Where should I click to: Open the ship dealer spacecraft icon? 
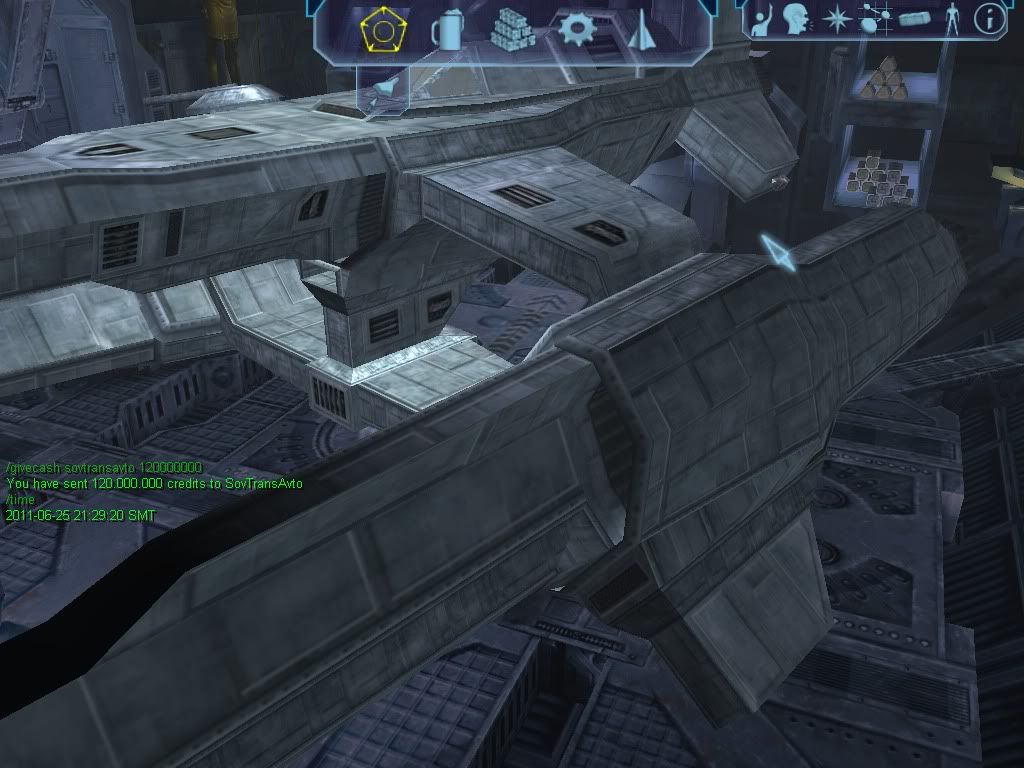coord(640,30)
